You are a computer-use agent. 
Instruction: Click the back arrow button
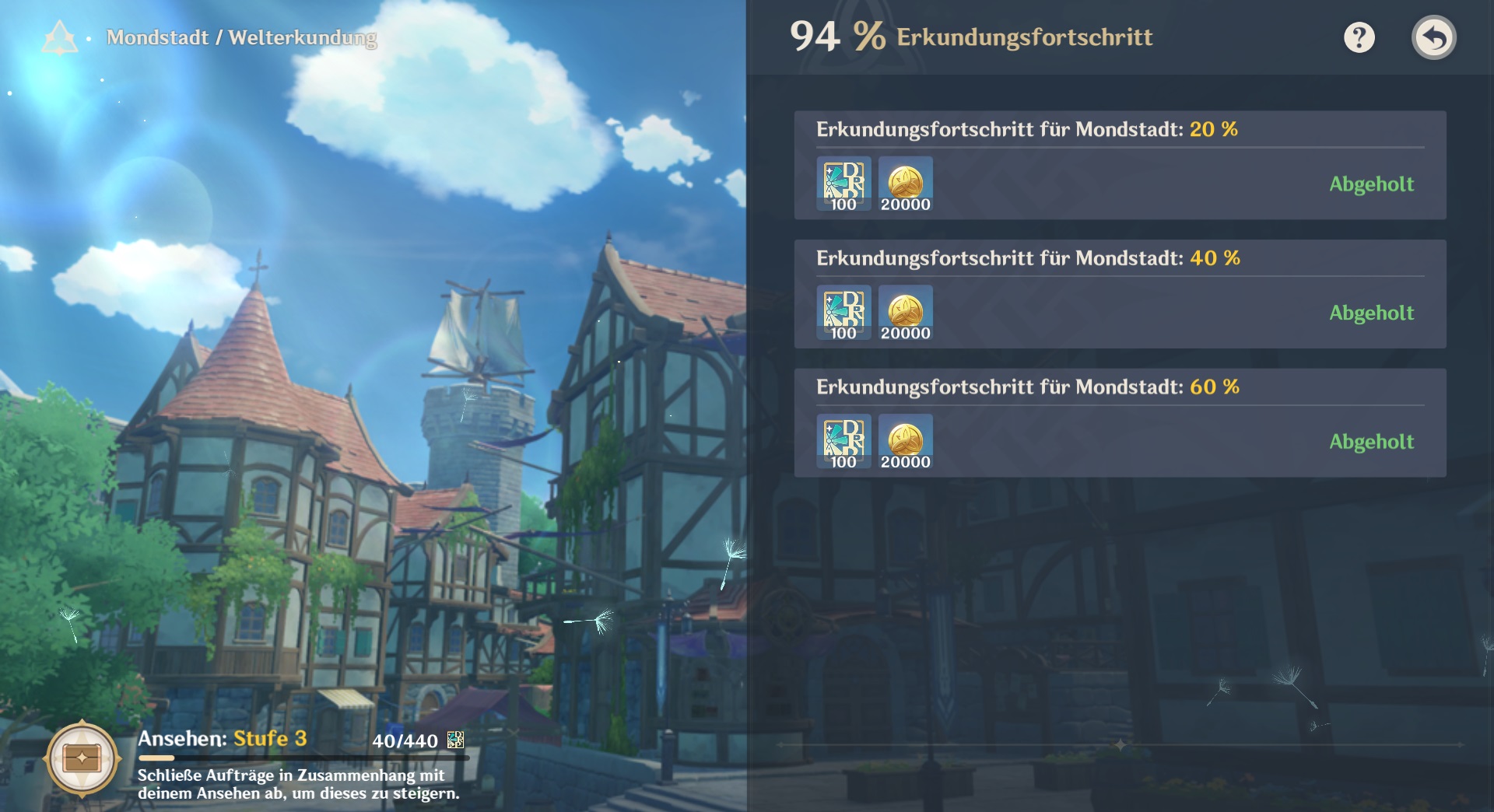(x=1433, y=37)
